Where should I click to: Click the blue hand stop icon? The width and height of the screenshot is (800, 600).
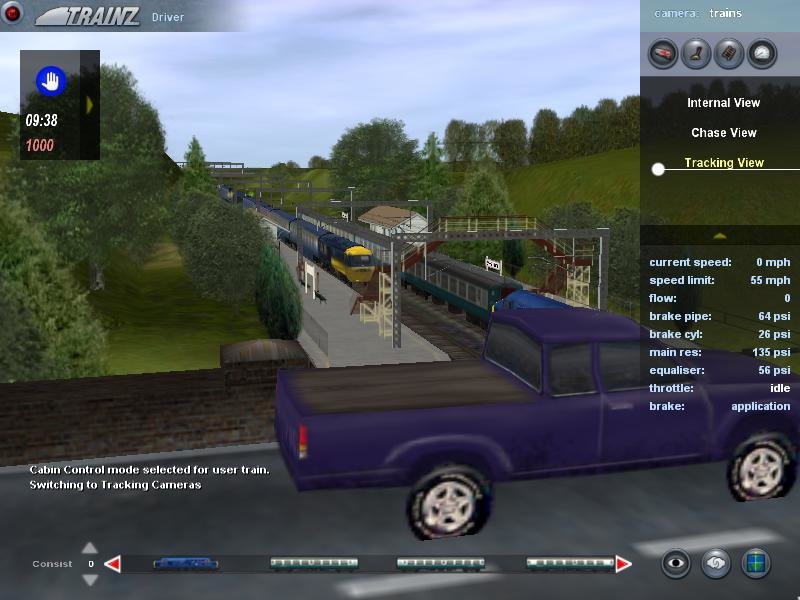click(x=50, y=81)
